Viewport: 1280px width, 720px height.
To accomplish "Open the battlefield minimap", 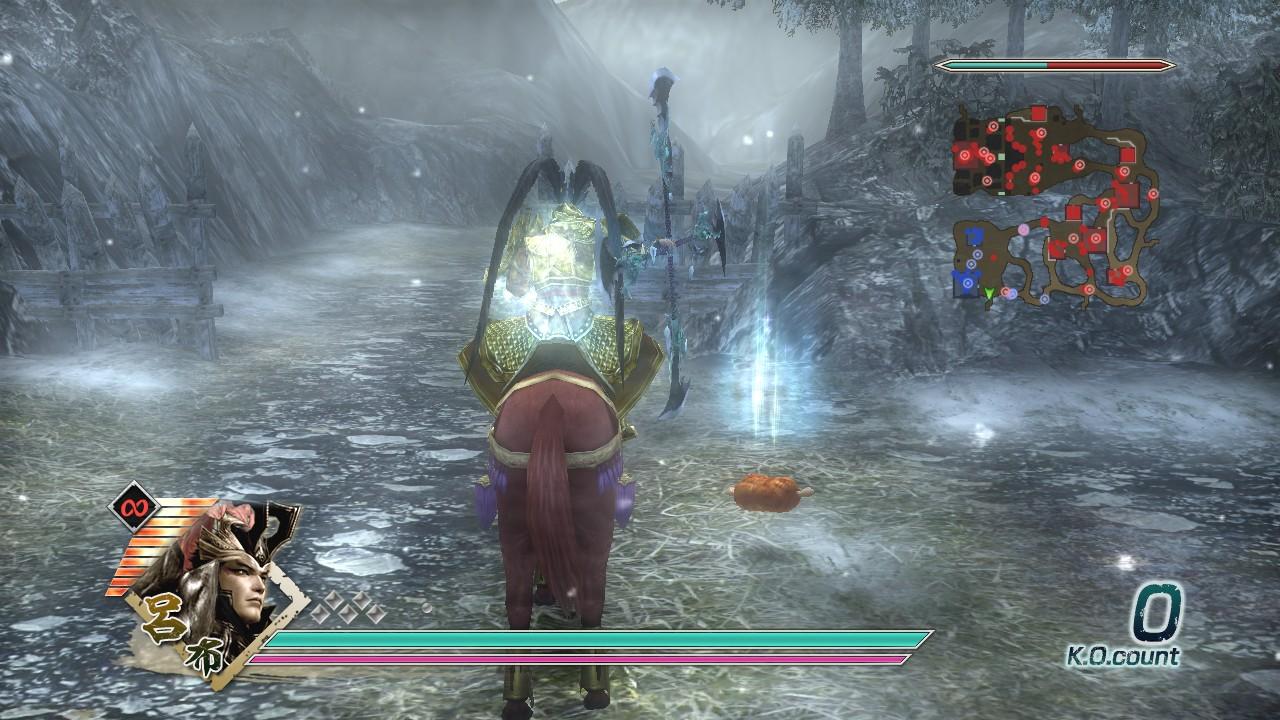I will click(x=1055, y=205).
